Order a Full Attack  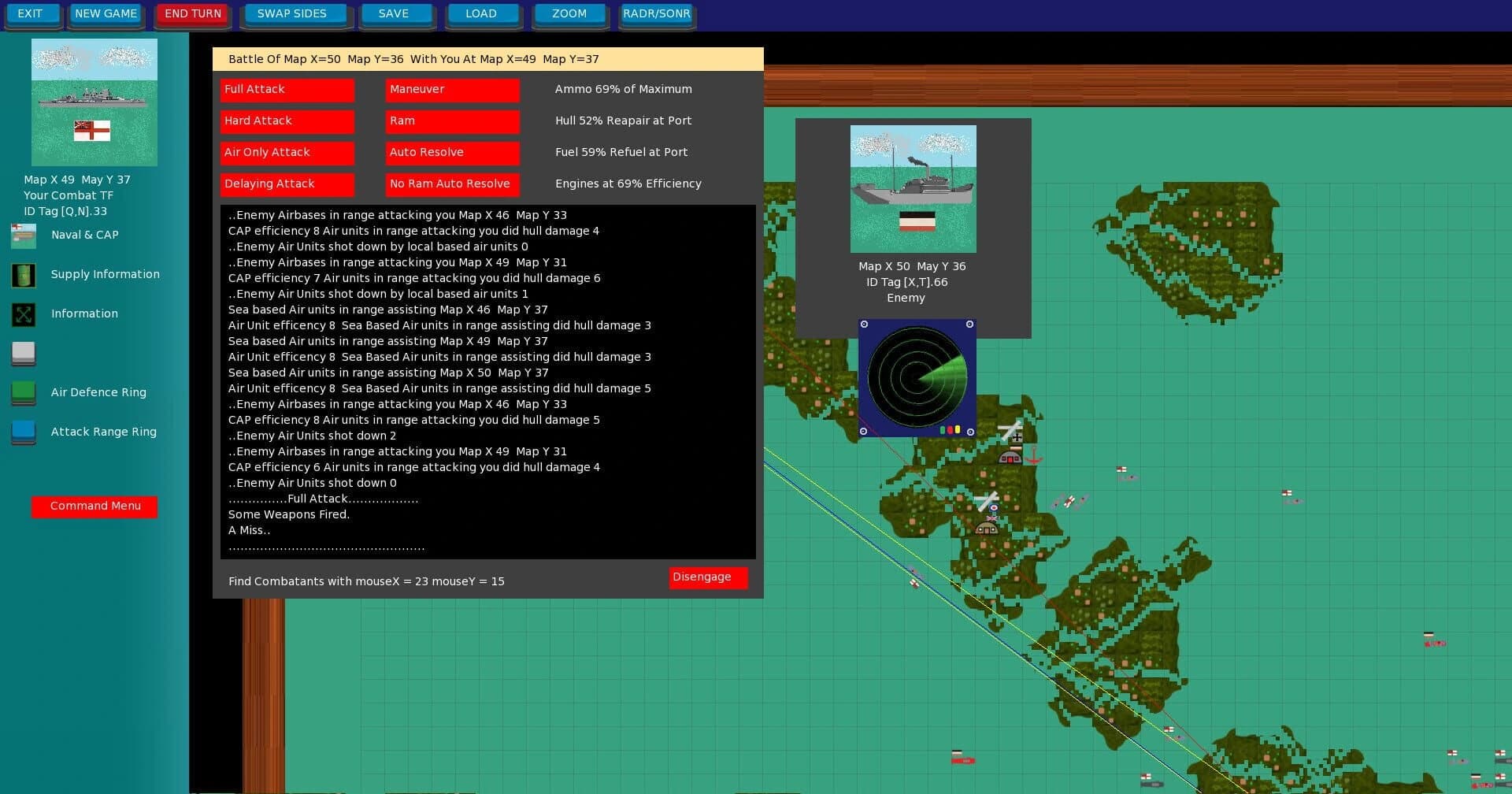click(x=286, y=90)
